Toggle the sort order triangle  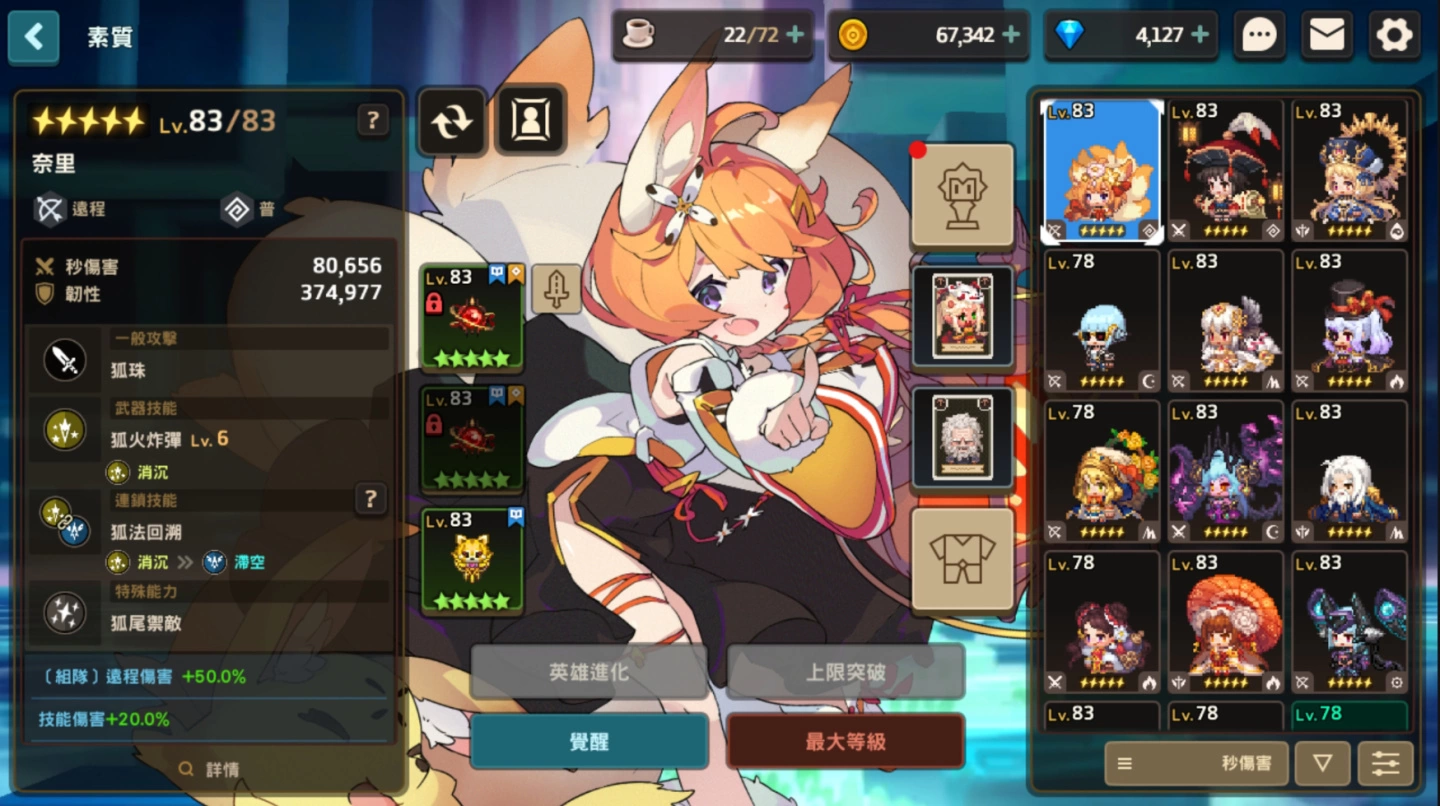pyautogui.click(x=1322, y=764)
